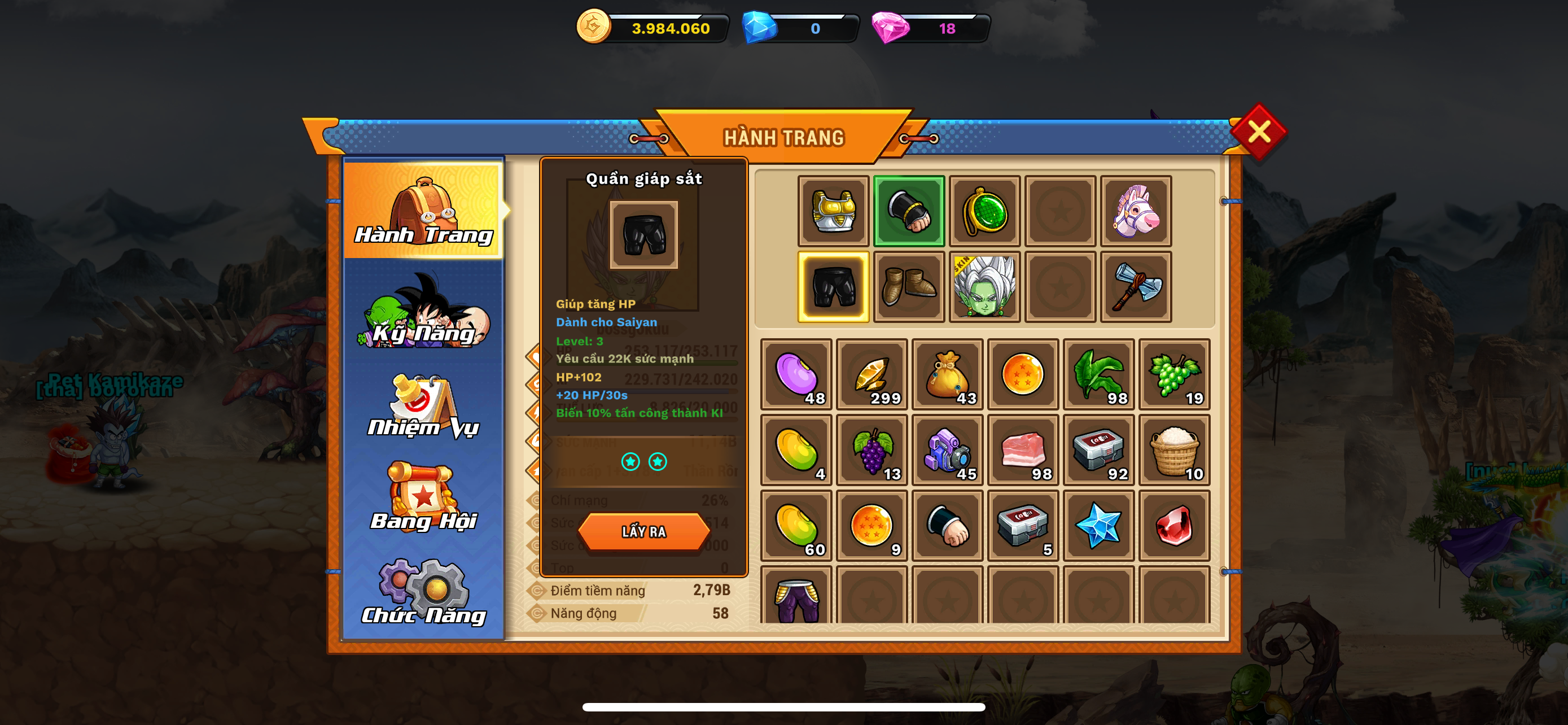1568x725 pixels.
Task: Select the axe weapon slot
Action: point(1136,287)
